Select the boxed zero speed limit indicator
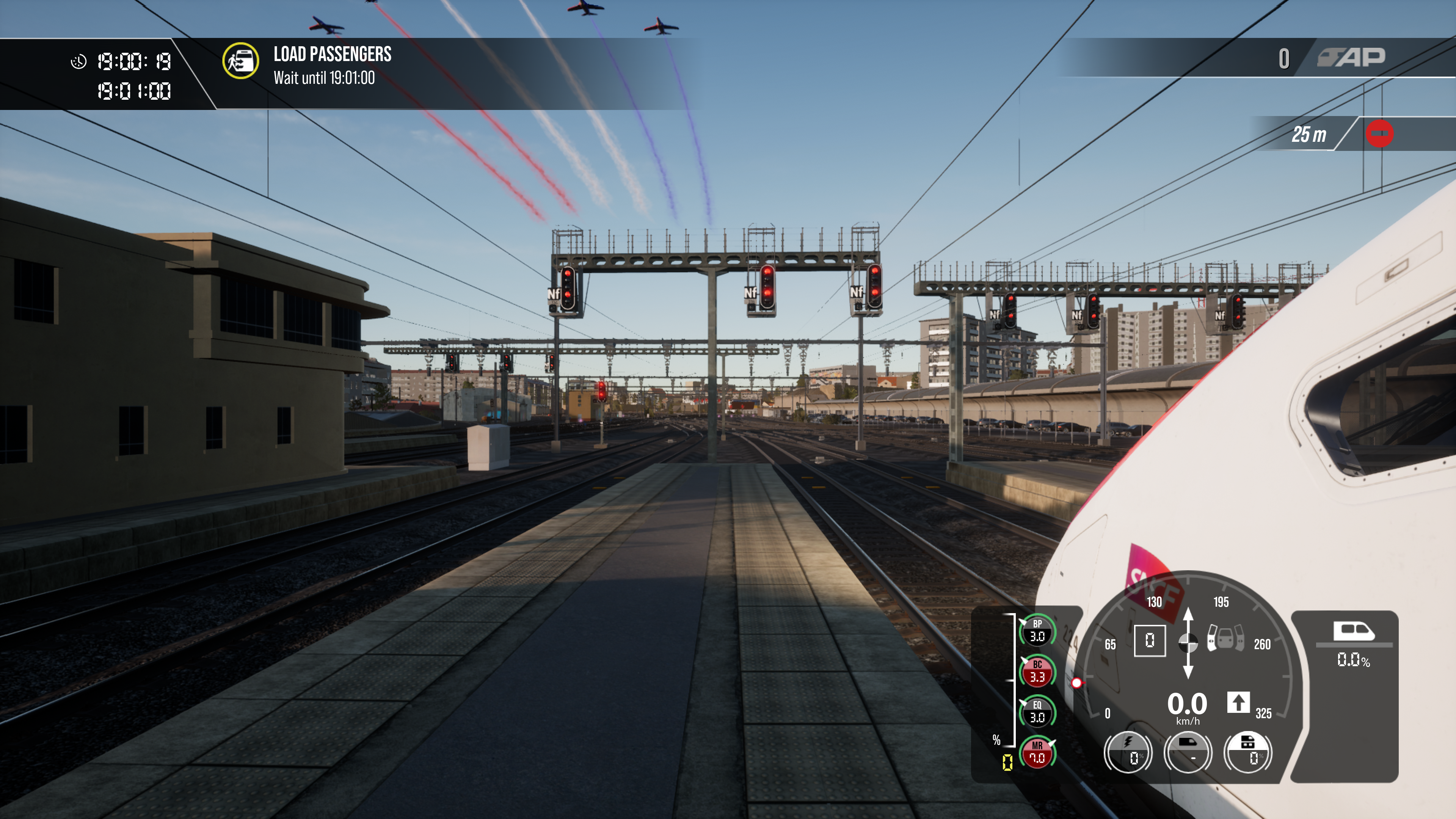 pyautogui.click(x=1150, y=640)
